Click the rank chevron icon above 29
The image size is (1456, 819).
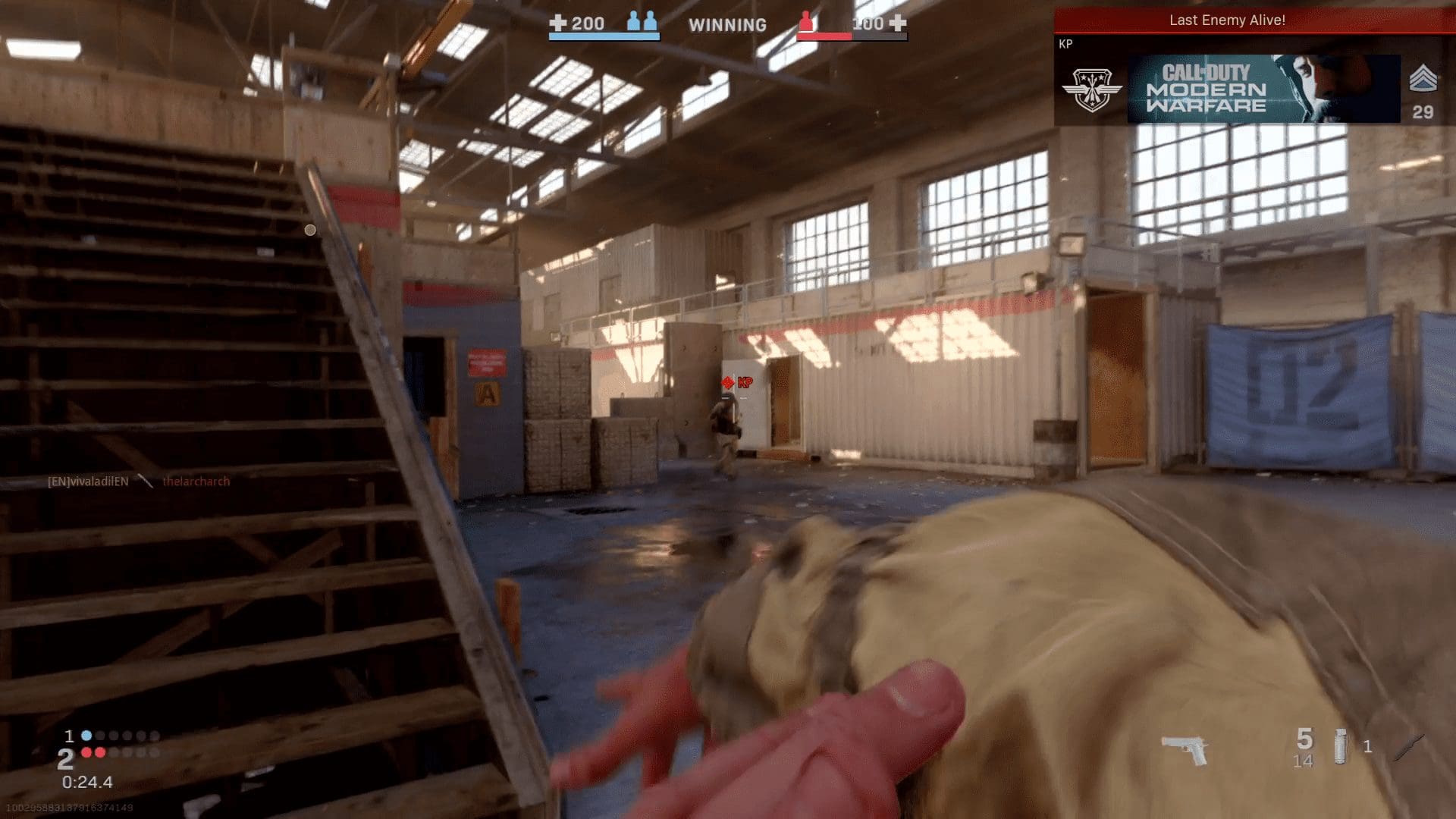click(x=1423, y=79)
